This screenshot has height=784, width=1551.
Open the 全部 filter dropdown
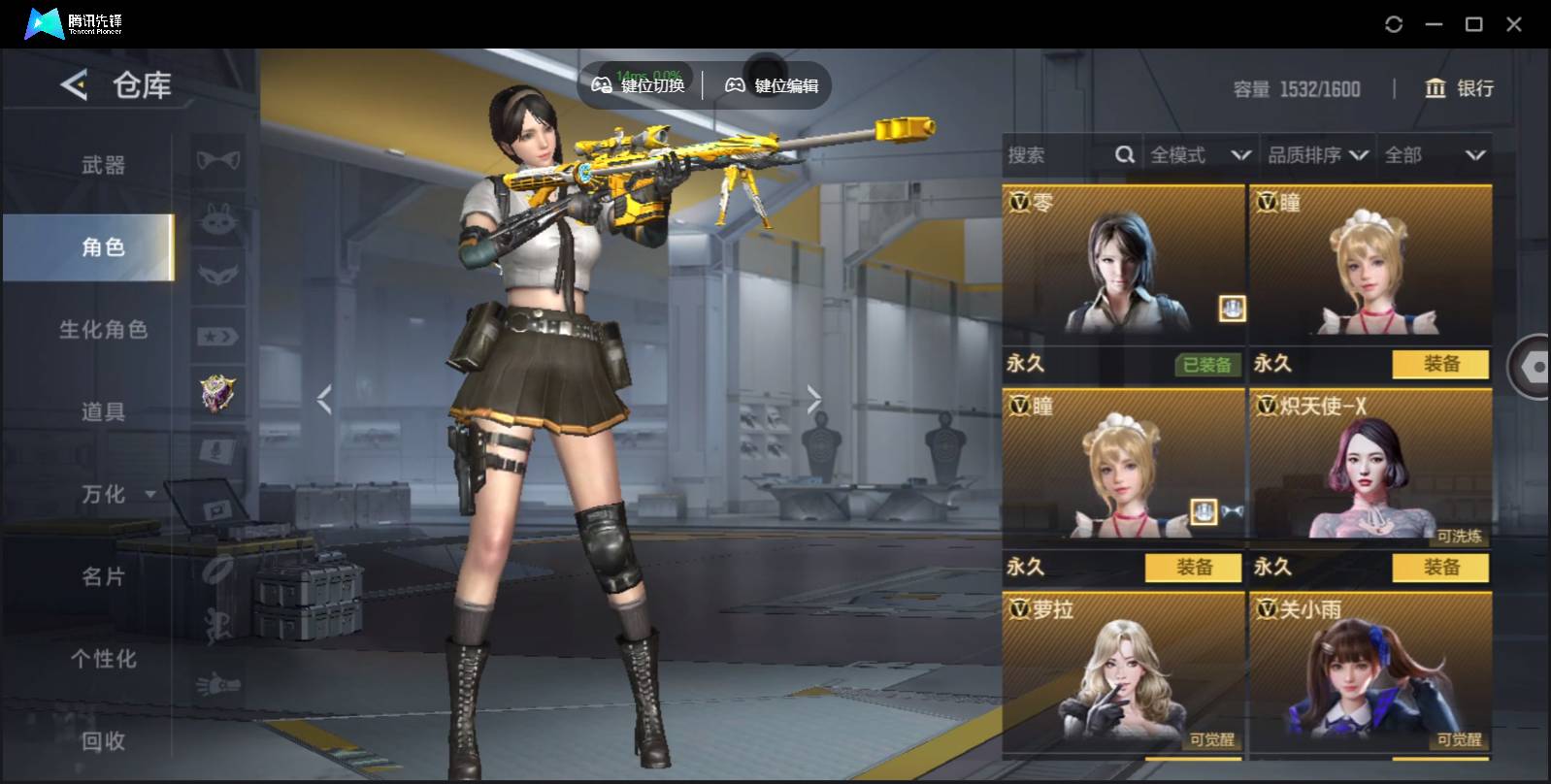(1435, 155)
